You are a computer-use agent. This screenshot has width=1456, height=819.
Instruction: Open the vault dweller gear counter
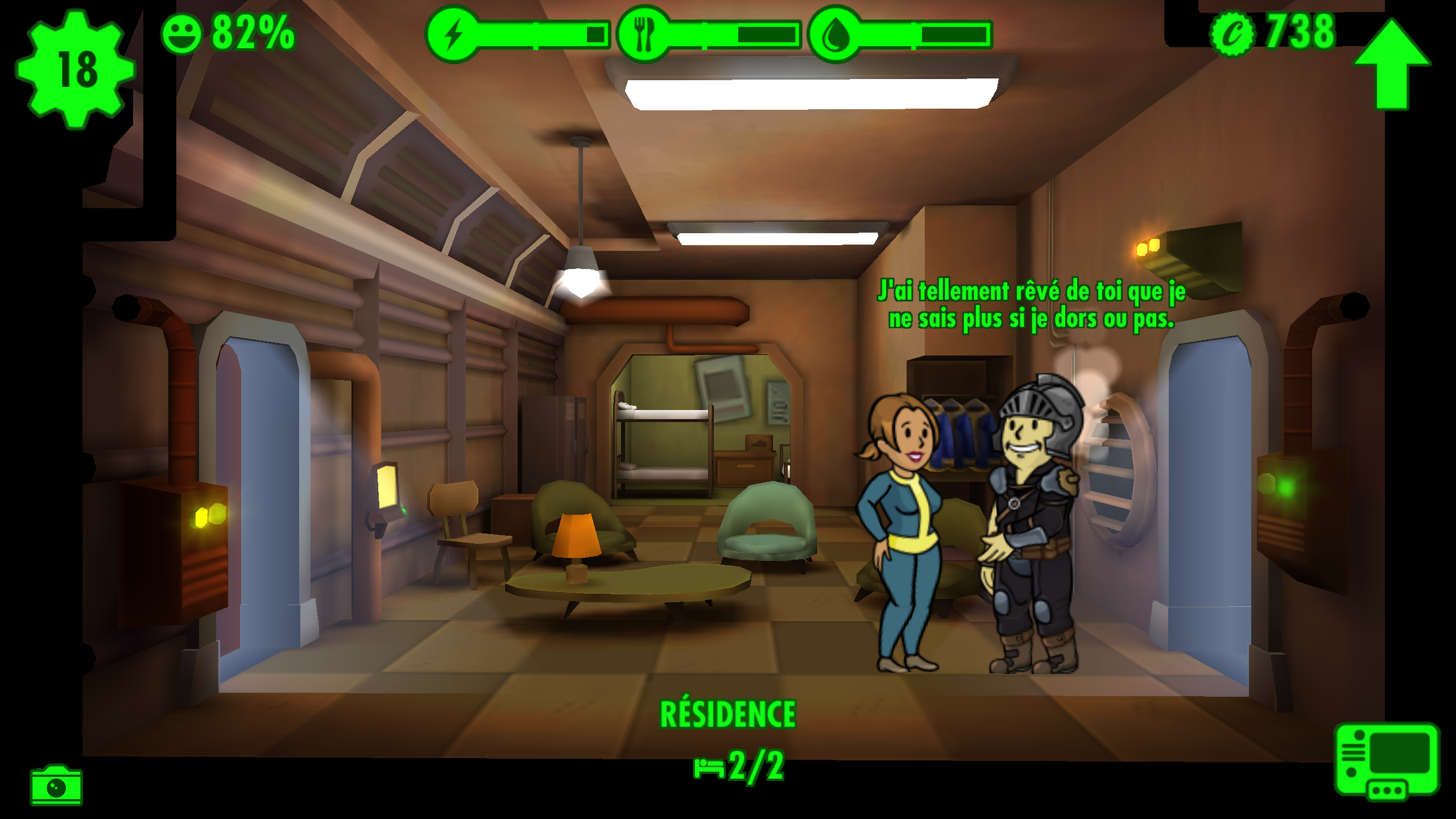[x=76, y=69]
